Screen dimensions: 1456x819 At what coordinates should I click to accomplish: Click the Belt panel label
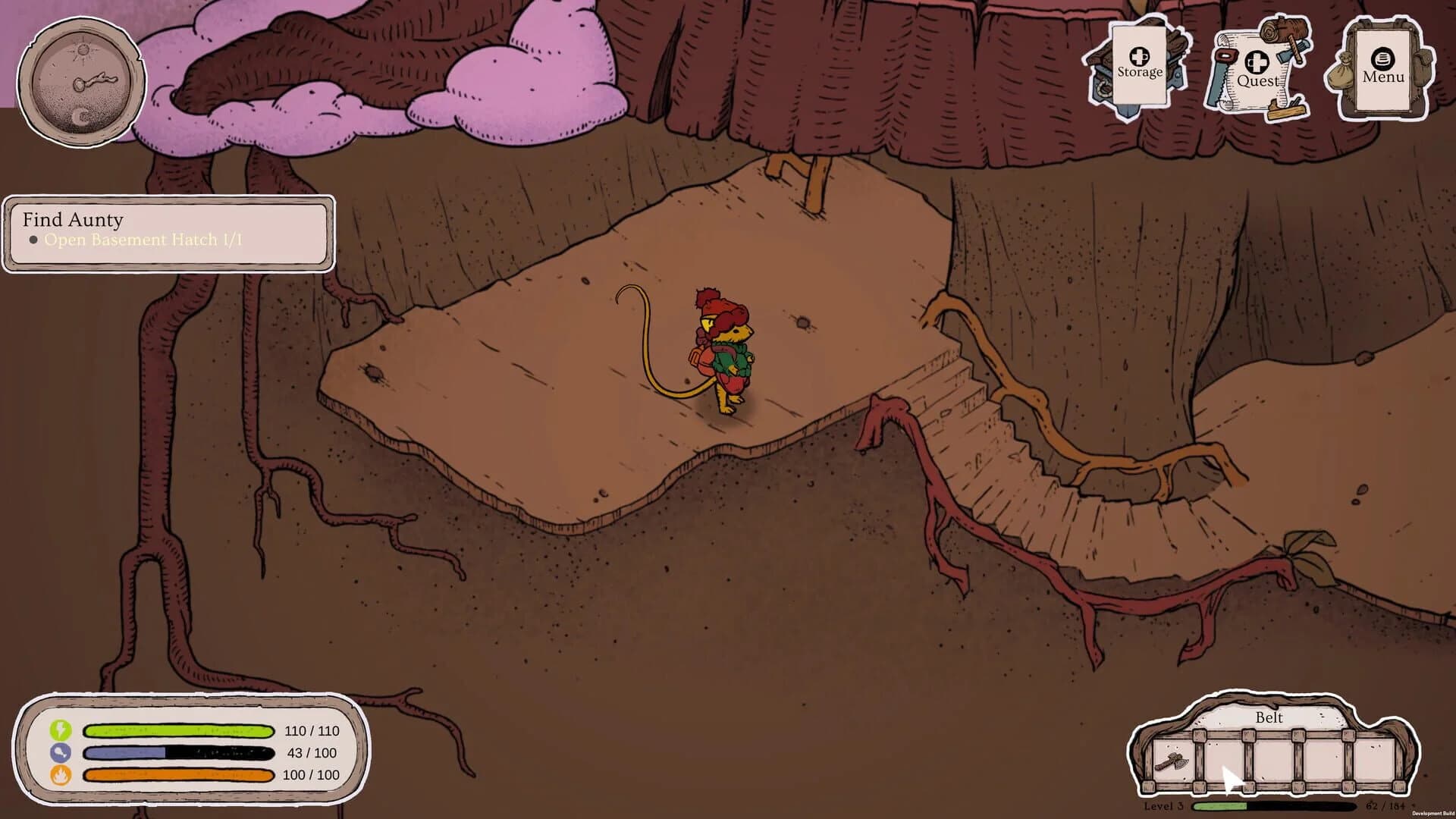[1269, 718]
